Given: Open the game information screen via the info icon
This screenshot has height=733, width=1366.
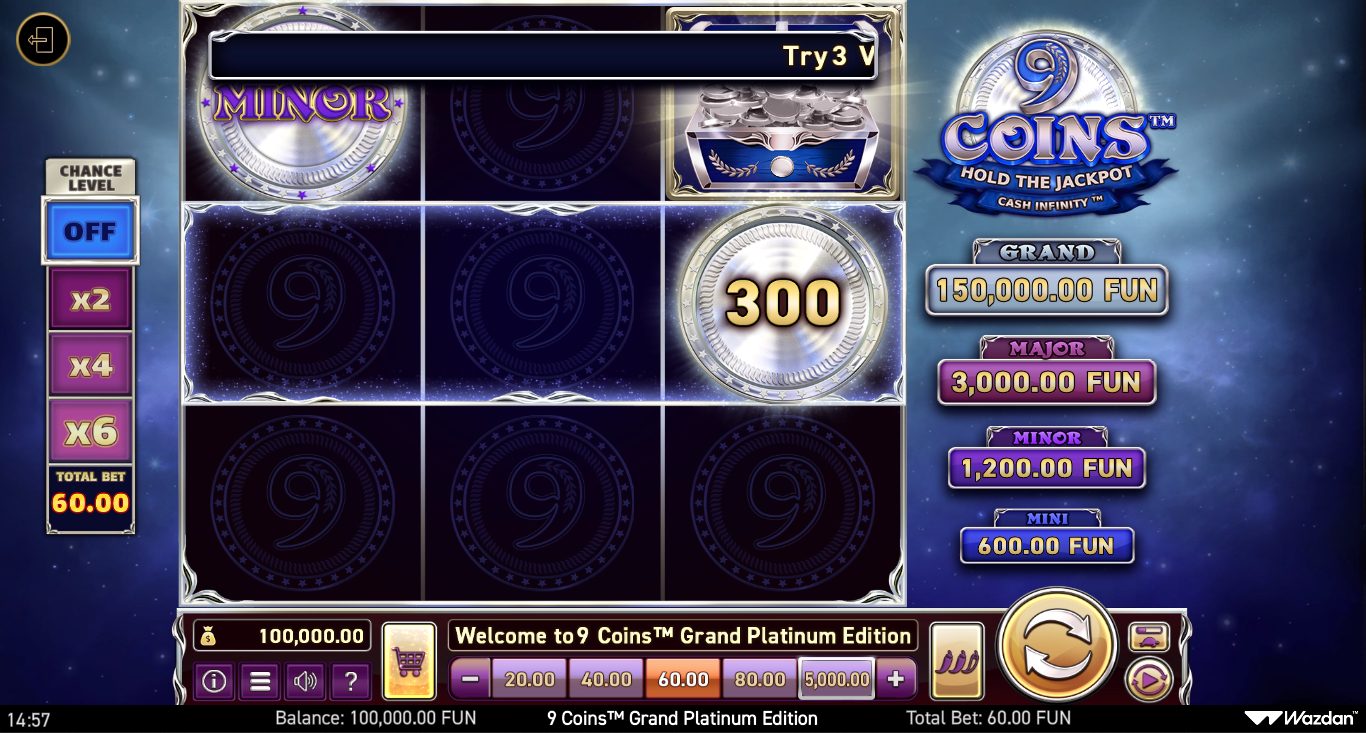Looking at the screenshot, I should point(213,681).
